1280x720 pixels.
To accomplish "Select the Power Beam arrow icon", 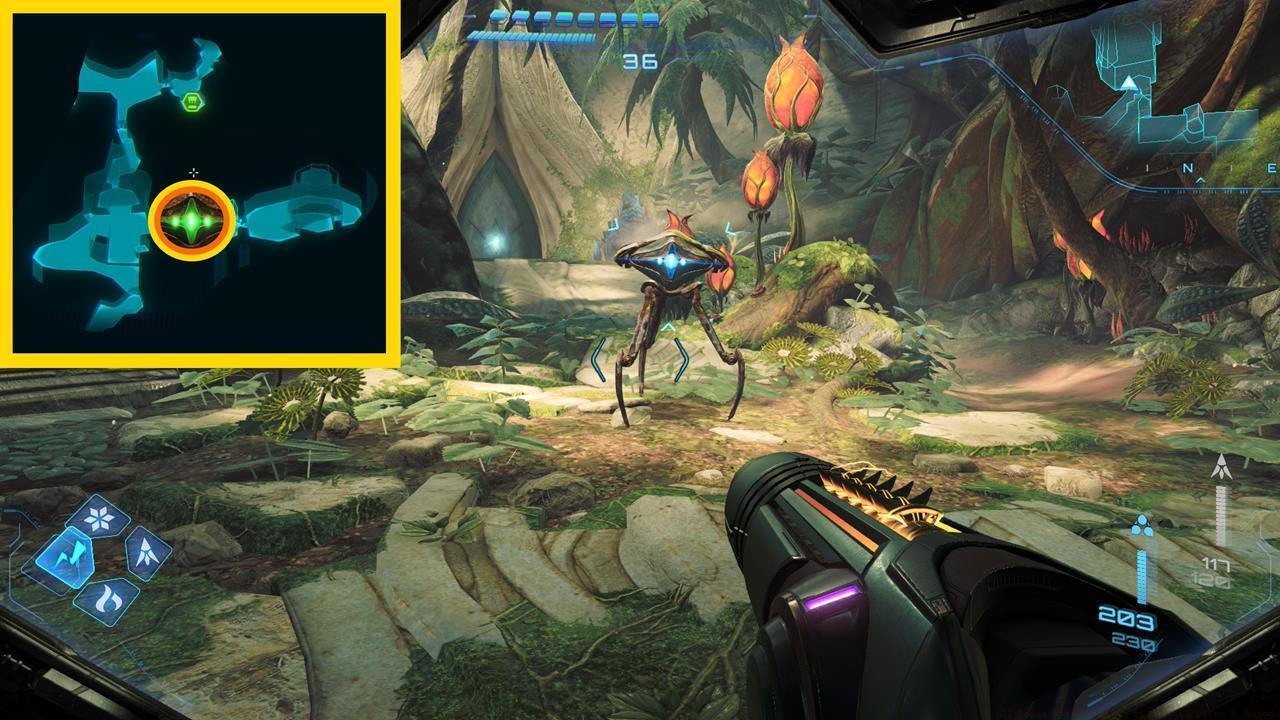I will click(x=145, y=553).
